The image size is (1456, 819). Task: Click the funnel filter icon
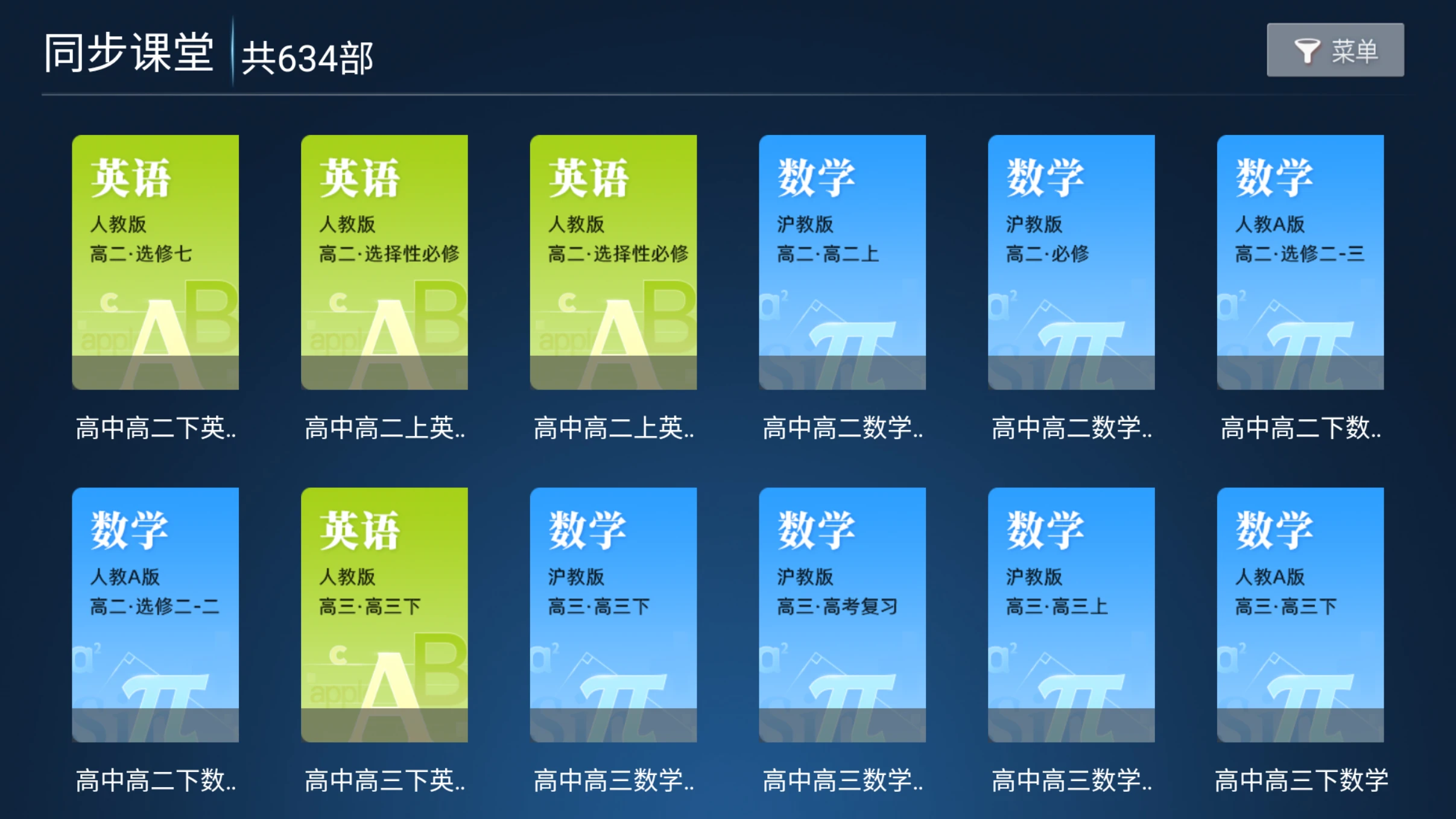1308,50
